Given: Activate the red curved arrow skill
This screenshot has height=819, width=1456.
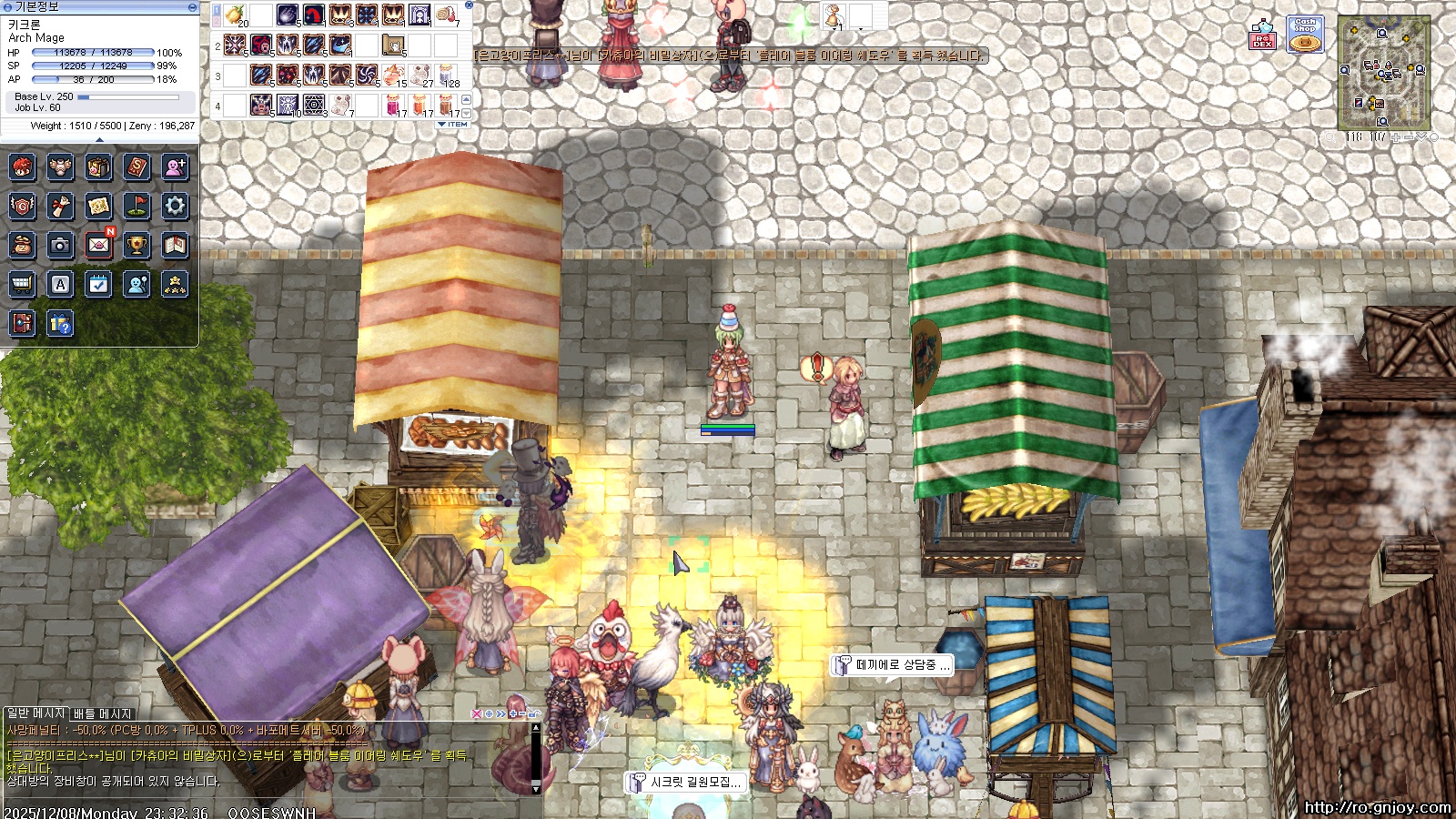Looking at the screenshot, I should click(314, 15).
